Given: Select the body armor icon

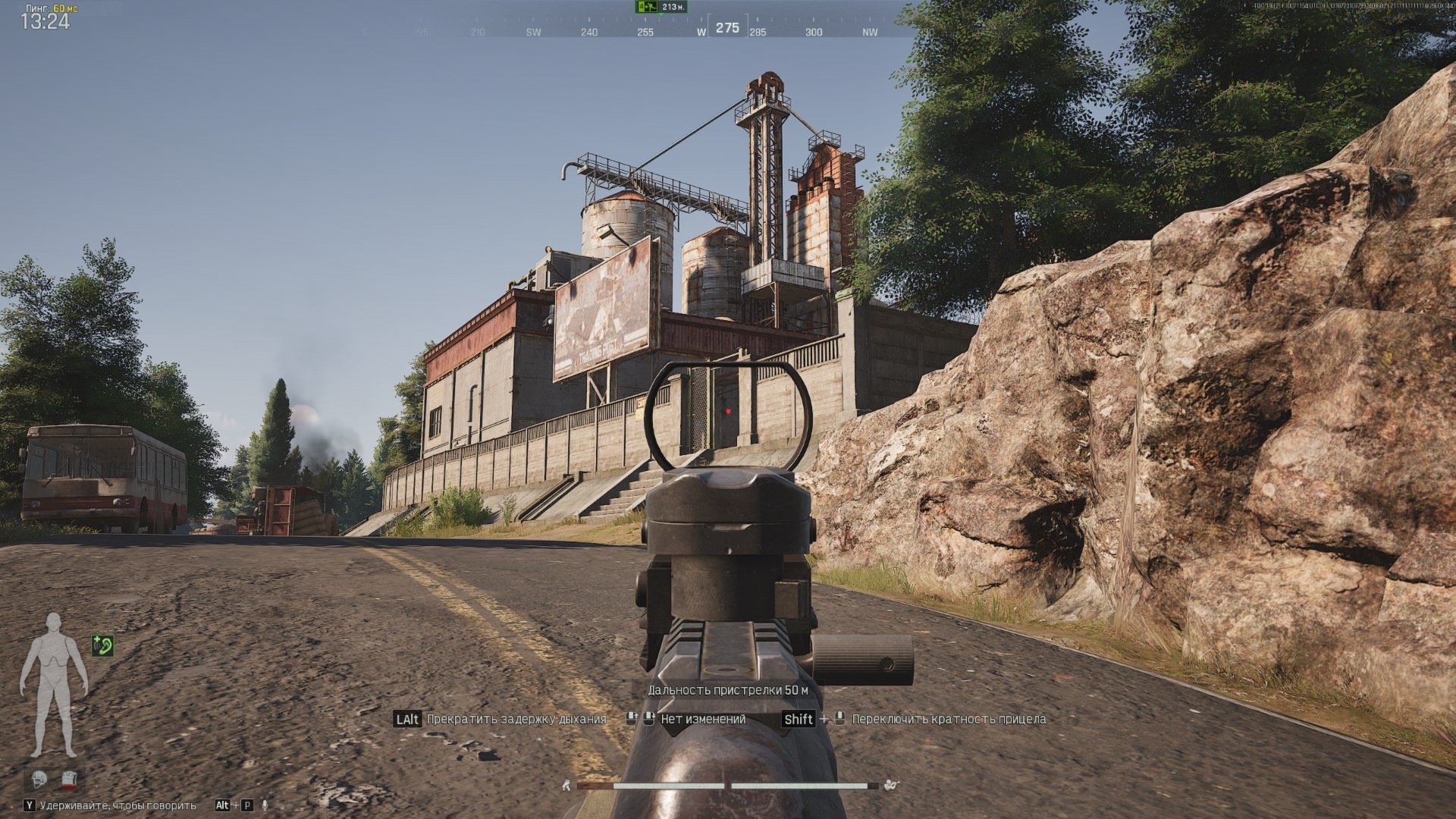Looking at the screenshot, I should [x=71, y=778].
